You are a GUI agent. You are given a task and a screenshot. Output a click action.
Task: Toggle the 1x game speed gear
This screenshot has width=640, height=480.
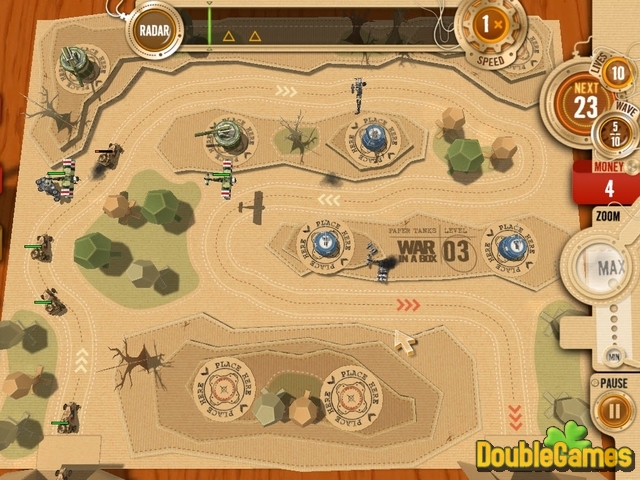[489, 26]
